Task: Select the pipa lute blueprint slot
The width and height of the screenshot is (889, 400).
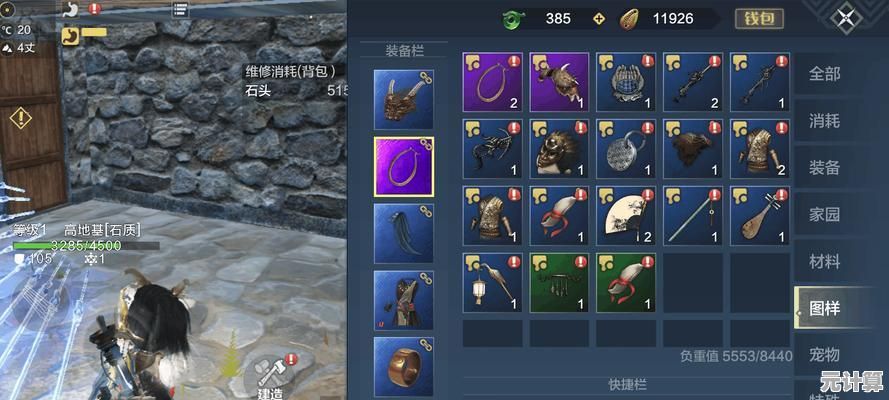Action: click(x=759, y=215)
